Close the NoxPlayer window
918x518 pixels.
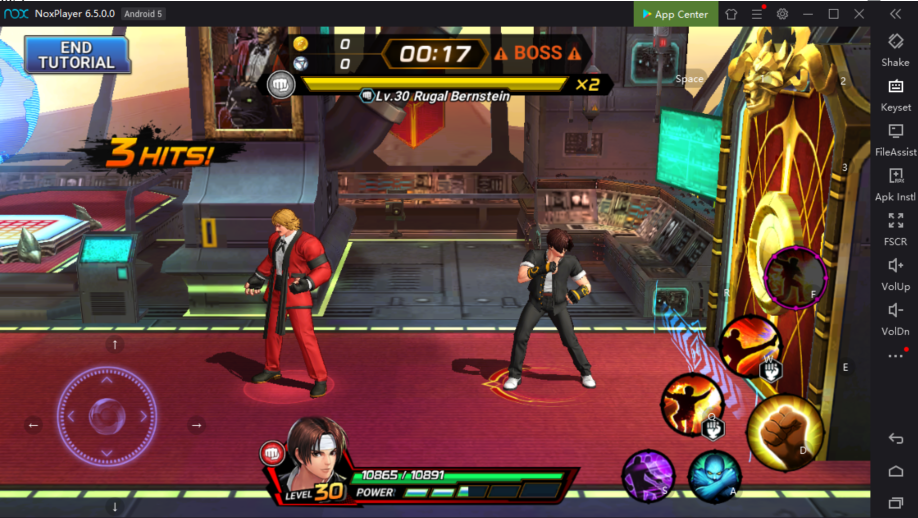(859, 14)
